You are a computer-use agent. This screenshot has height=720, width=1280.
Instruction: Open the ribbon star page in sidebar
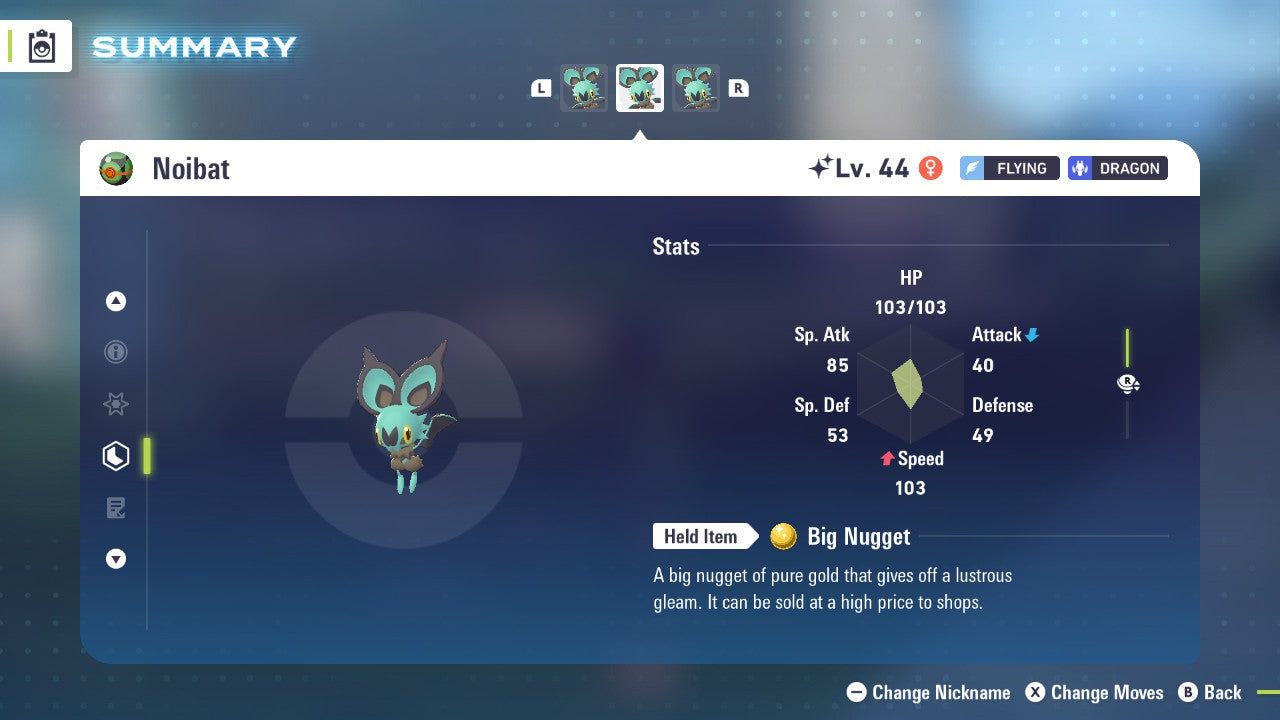pos(116,404)
